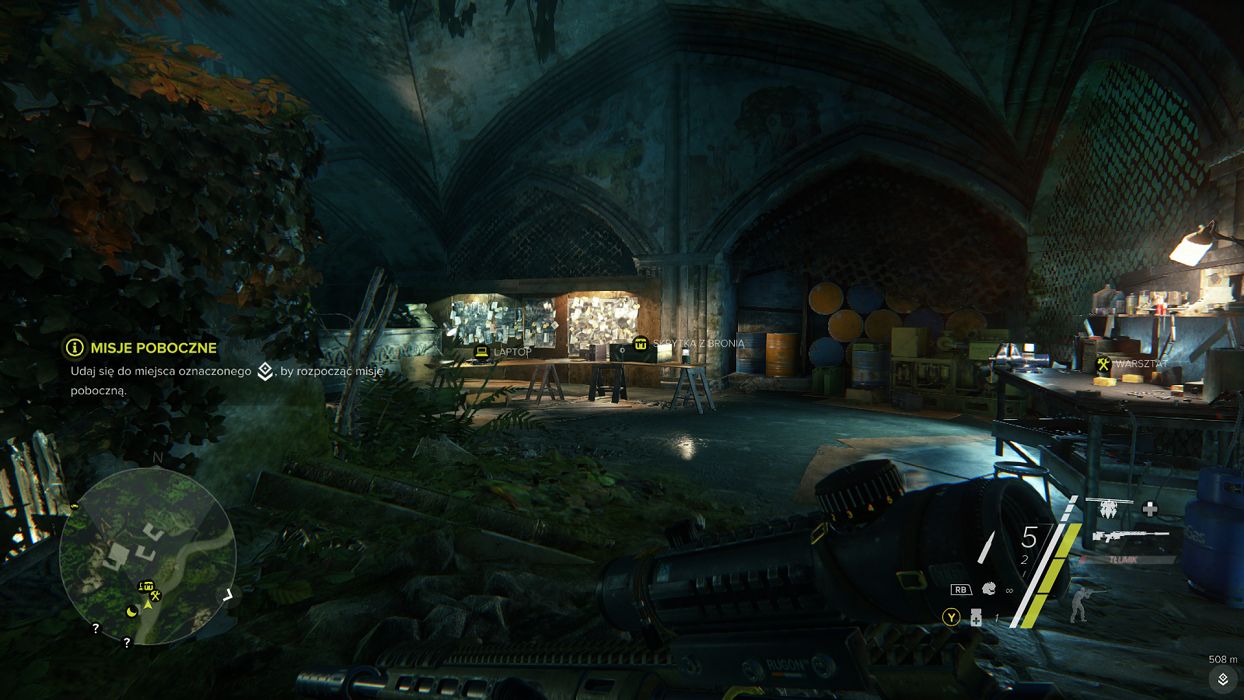Image resolution: width=1244 pixels, height=700 pixels.
Task: Click the crescent moon marker on minimap
Action: coord(132,610)
